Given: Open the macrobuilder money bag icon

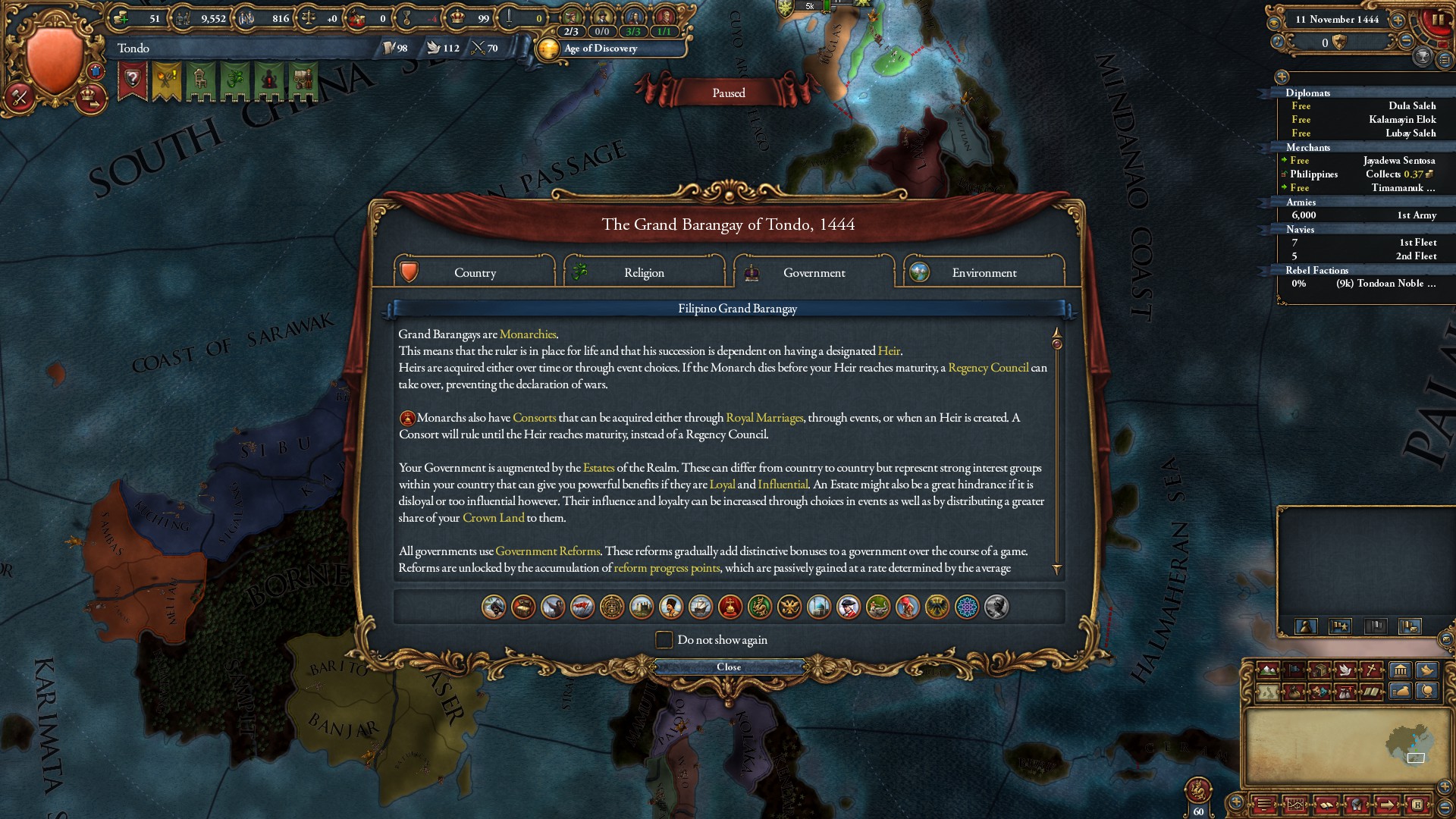Looking at the screenshot, I should (1402, 691).
